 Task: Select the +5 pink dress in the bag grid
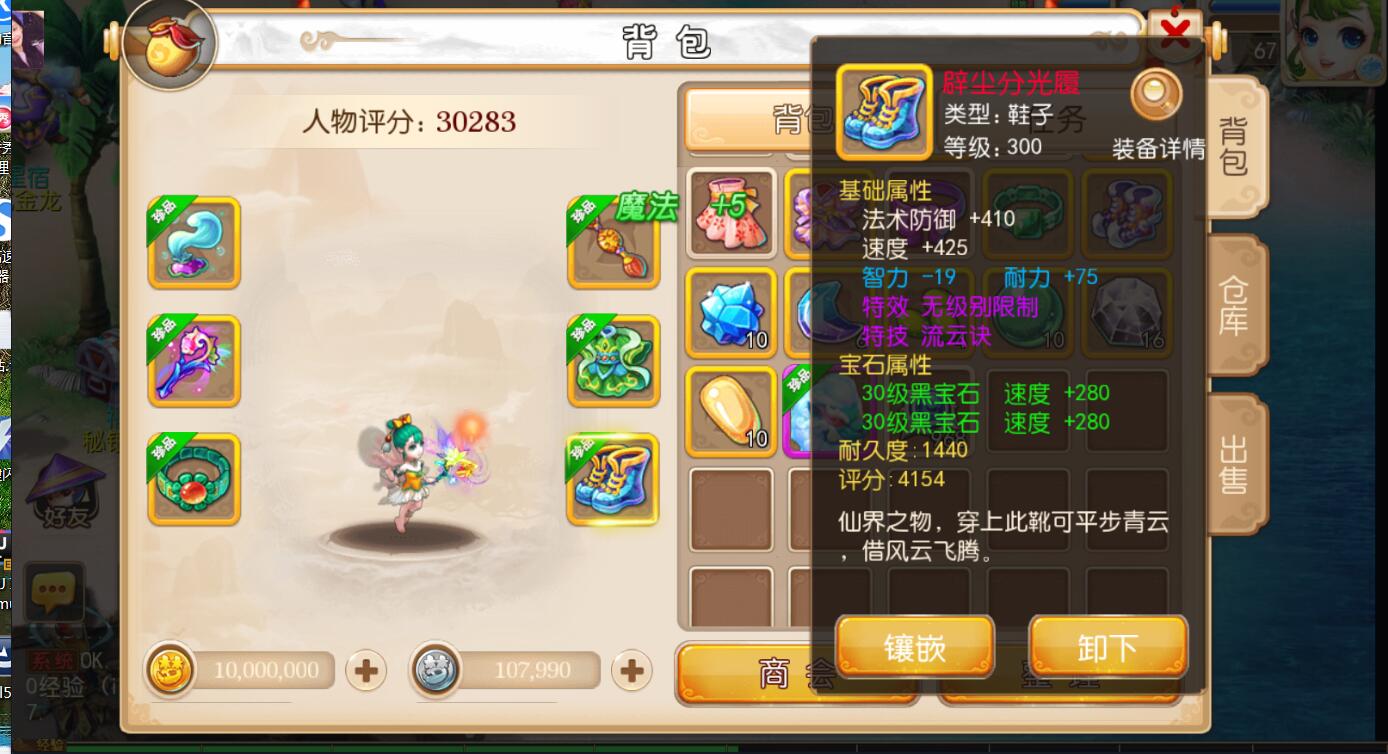pos(731,213)
